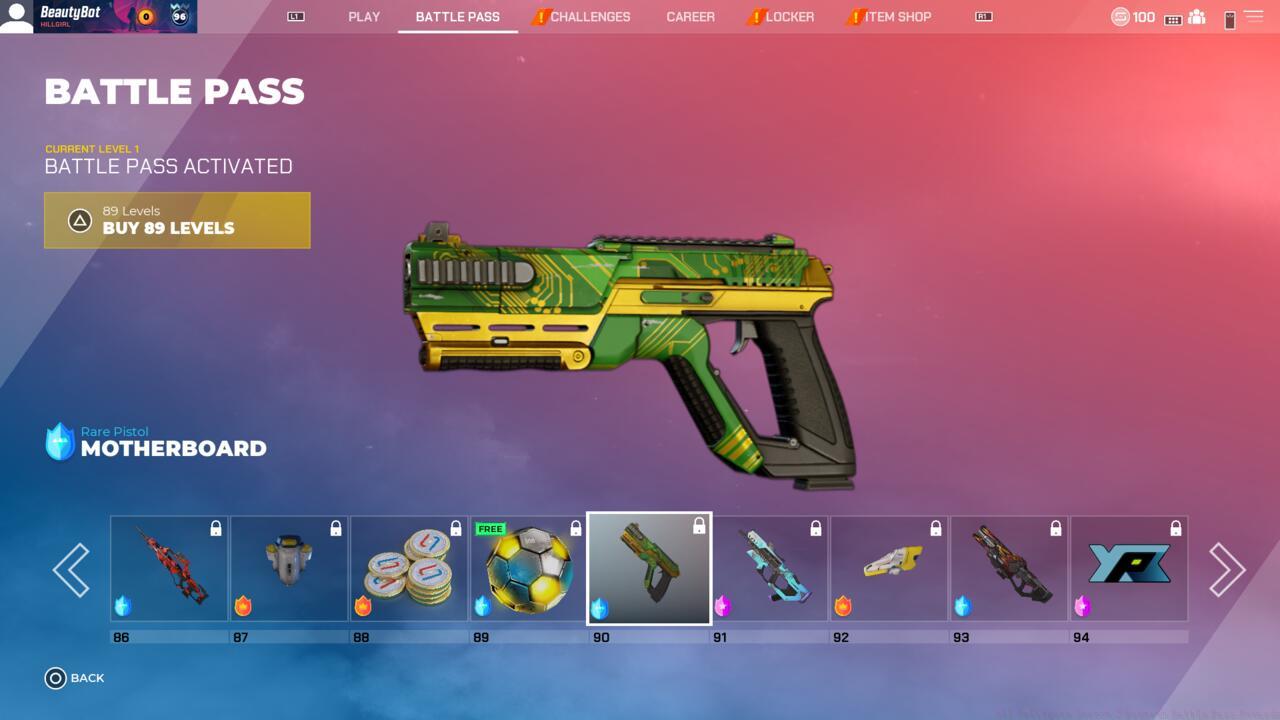Screen dimensions: 1280x720
Task: Pick the free level 89 soccer ball reward
Action: pos(529,569)
